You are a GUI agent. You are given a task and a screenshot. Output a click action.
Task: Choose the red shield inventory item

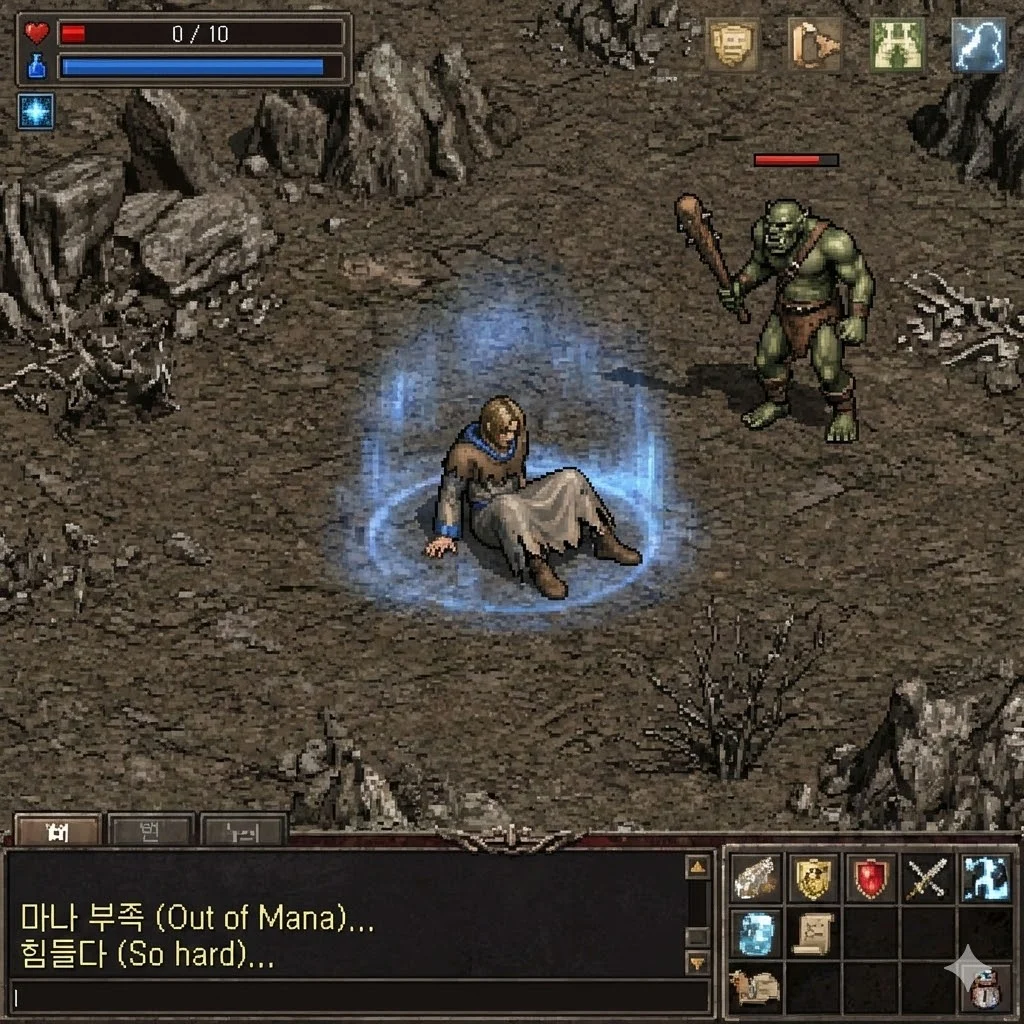tap(871, 878)
